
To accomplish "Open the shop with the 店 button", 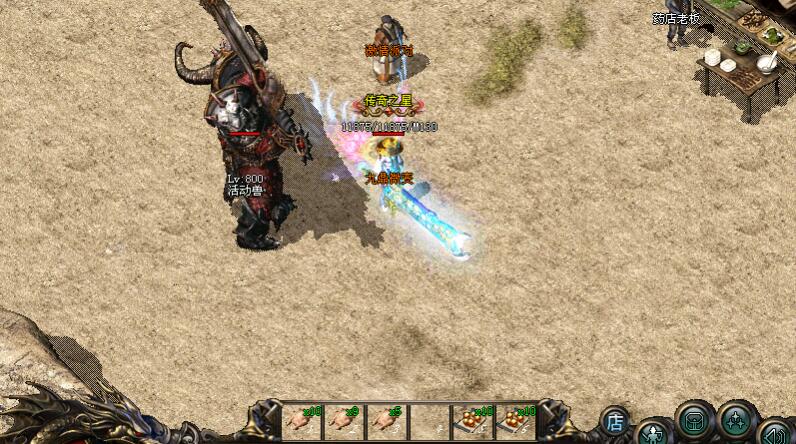I will click(616, 422).
